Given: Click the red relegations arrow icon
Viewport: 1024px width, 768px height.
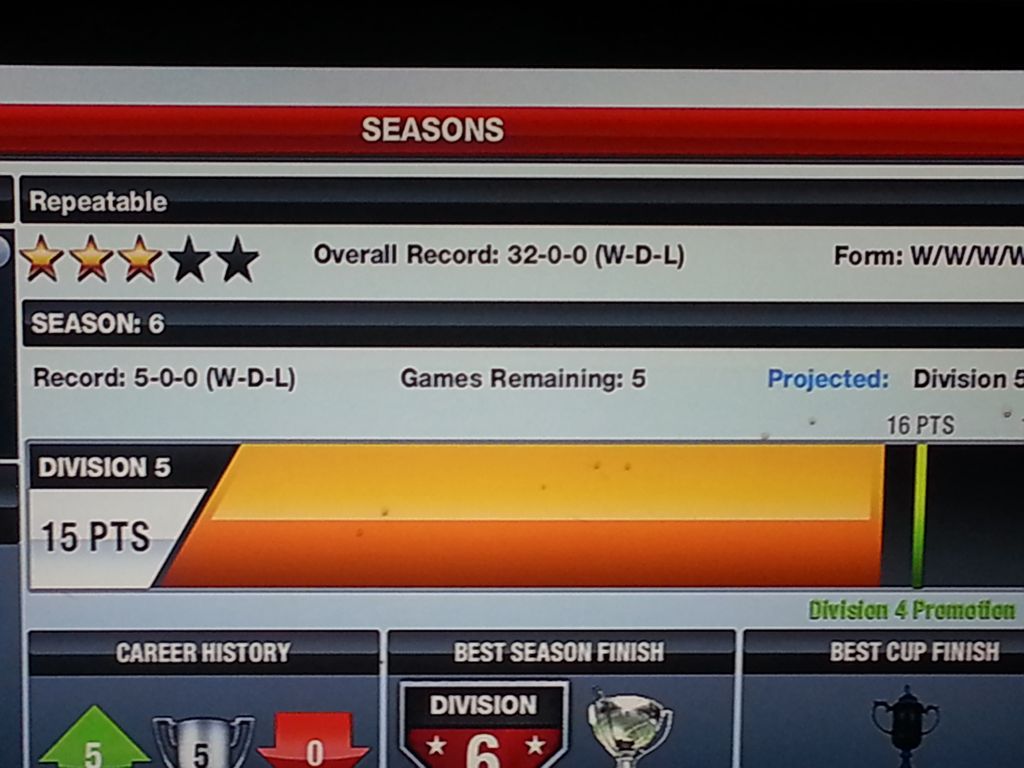Looking at the screenshot, I should [x=313, y=743].
